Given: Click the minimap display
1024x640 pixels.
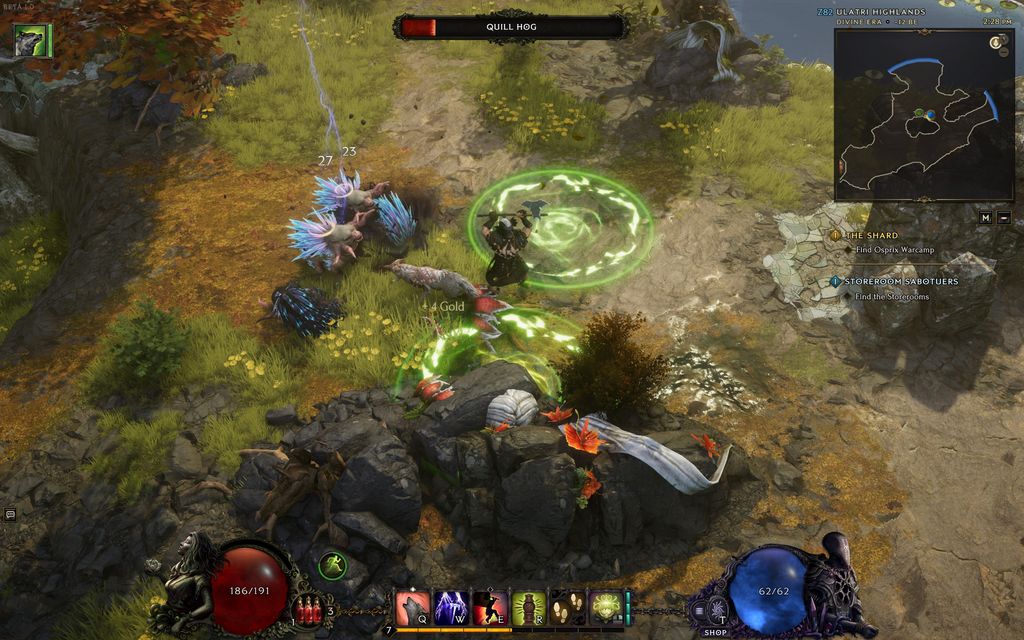Looking at the screenshot, I should point(910,114).
